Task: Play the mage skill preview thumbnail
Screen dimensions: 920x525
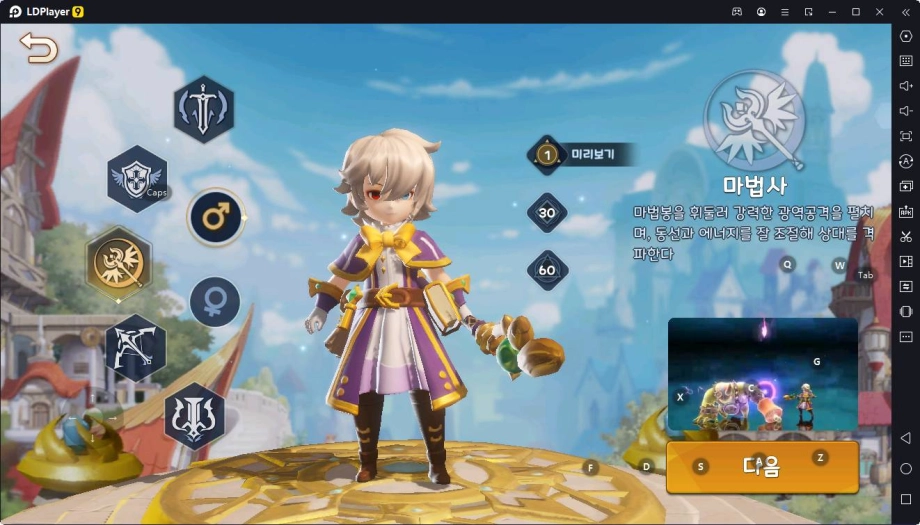Action: pyautogui.click(x=762, y=375)
